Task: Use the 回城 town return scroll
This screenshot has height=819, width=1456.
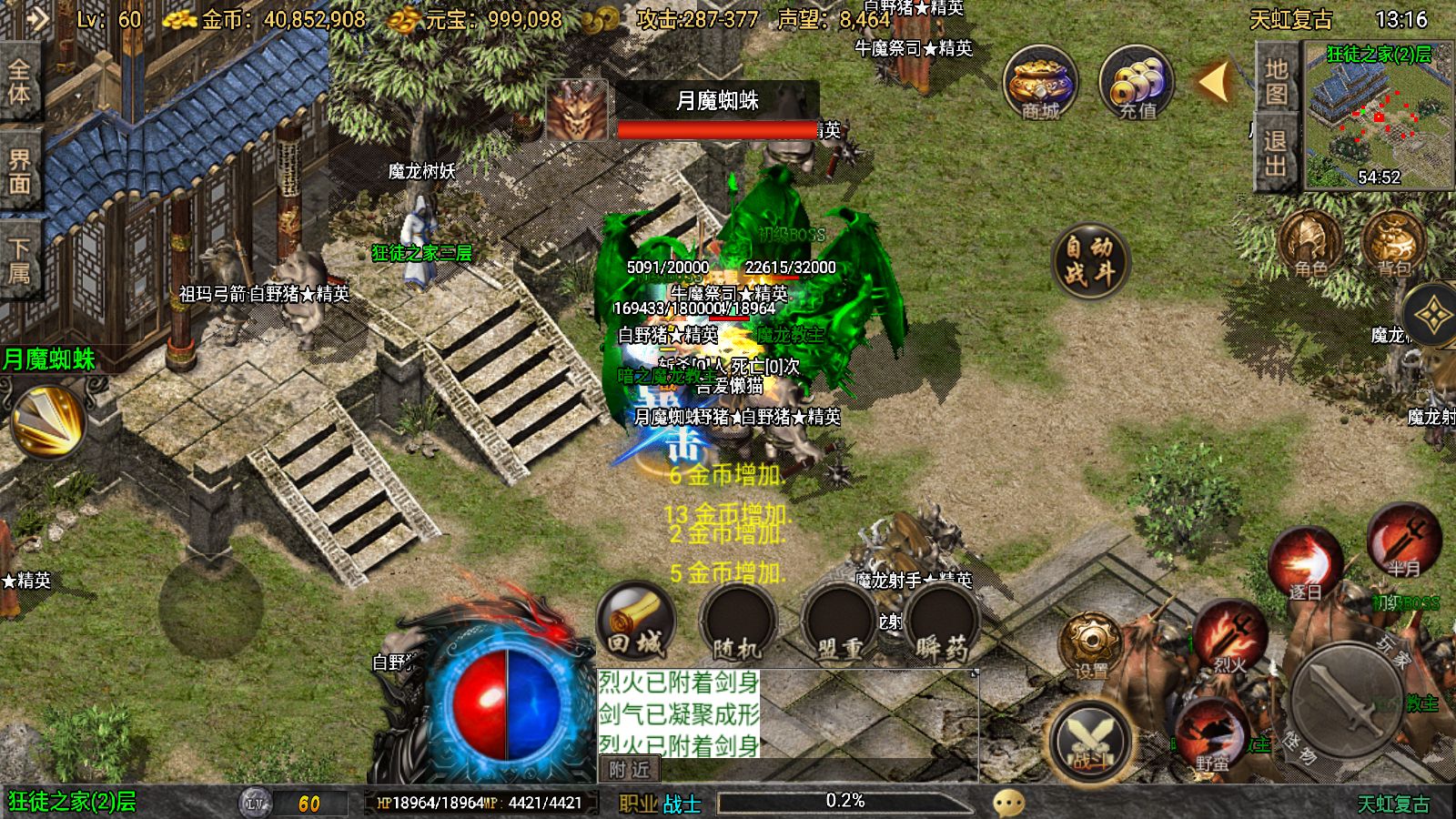Action: pos(636,622)
